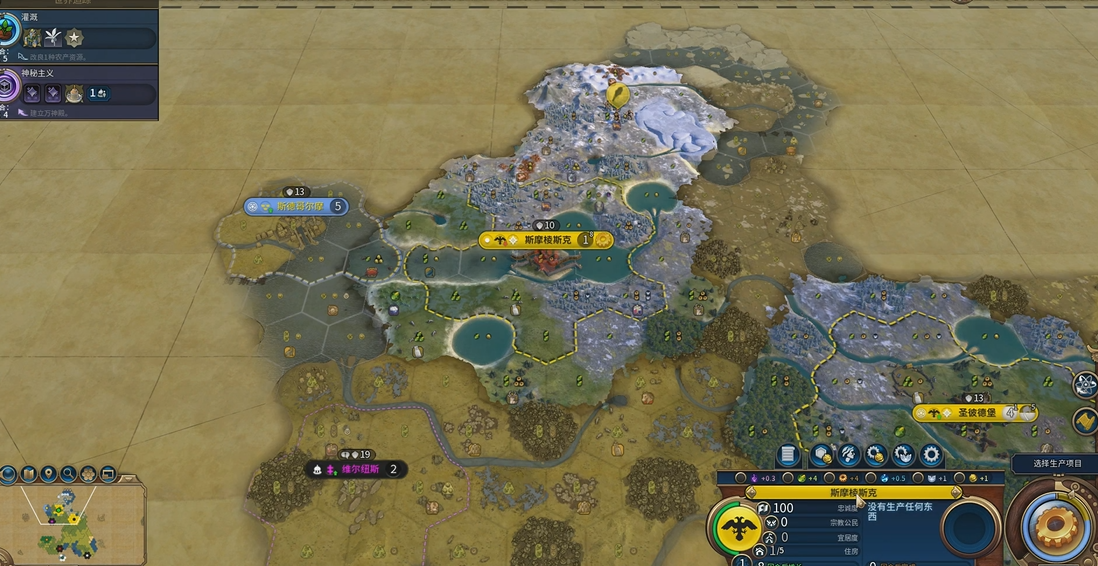
Task: Toggle the hex grid display option
Action: (x=88, y=474)
